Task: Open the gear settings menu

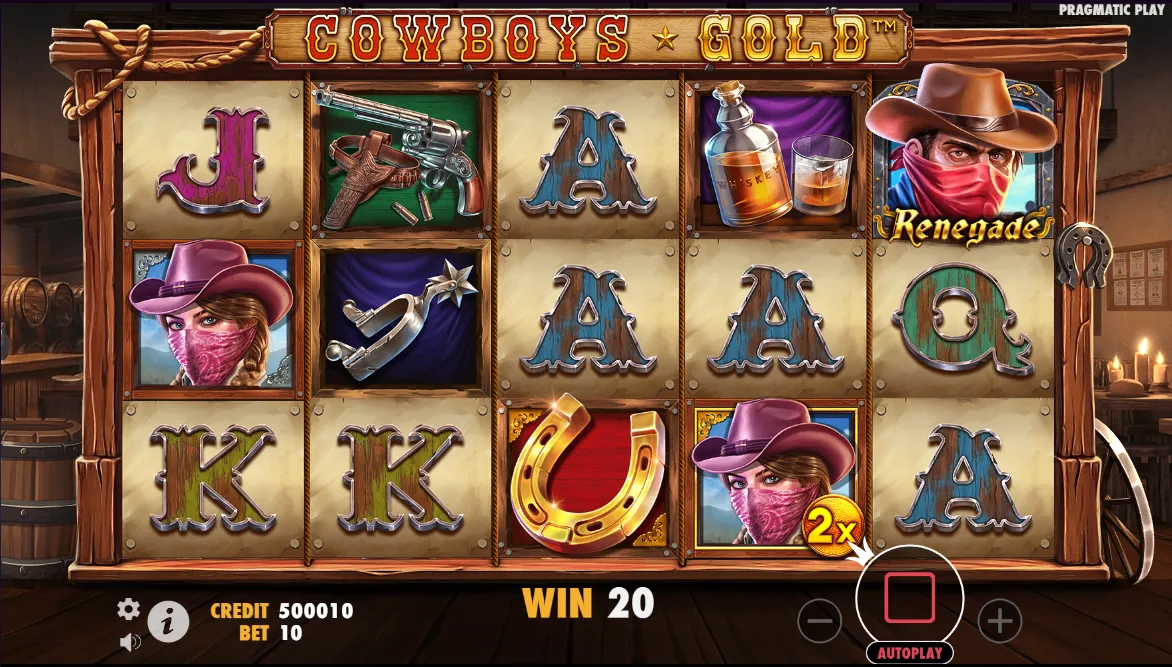Action: [128, 609]
